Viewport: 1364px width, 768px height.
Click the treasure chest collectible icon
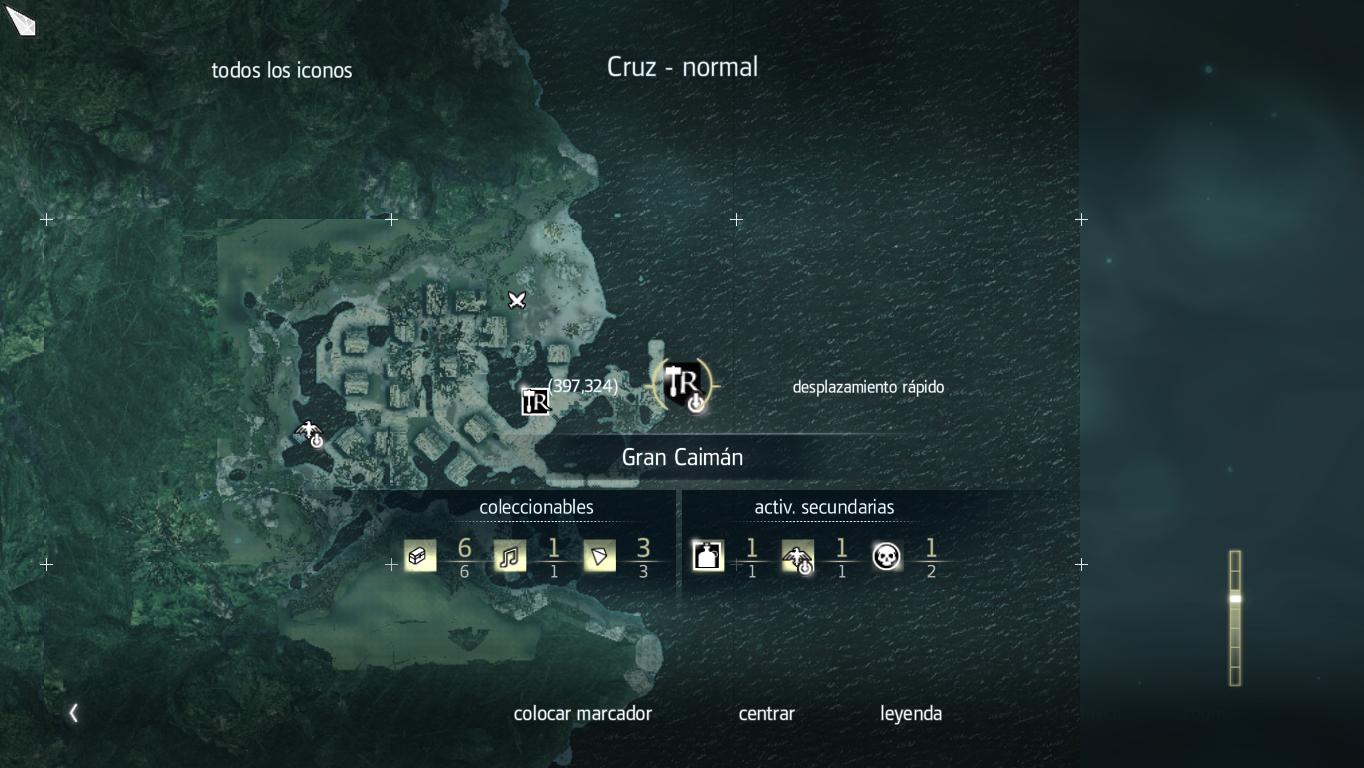[x=420, y=556]
